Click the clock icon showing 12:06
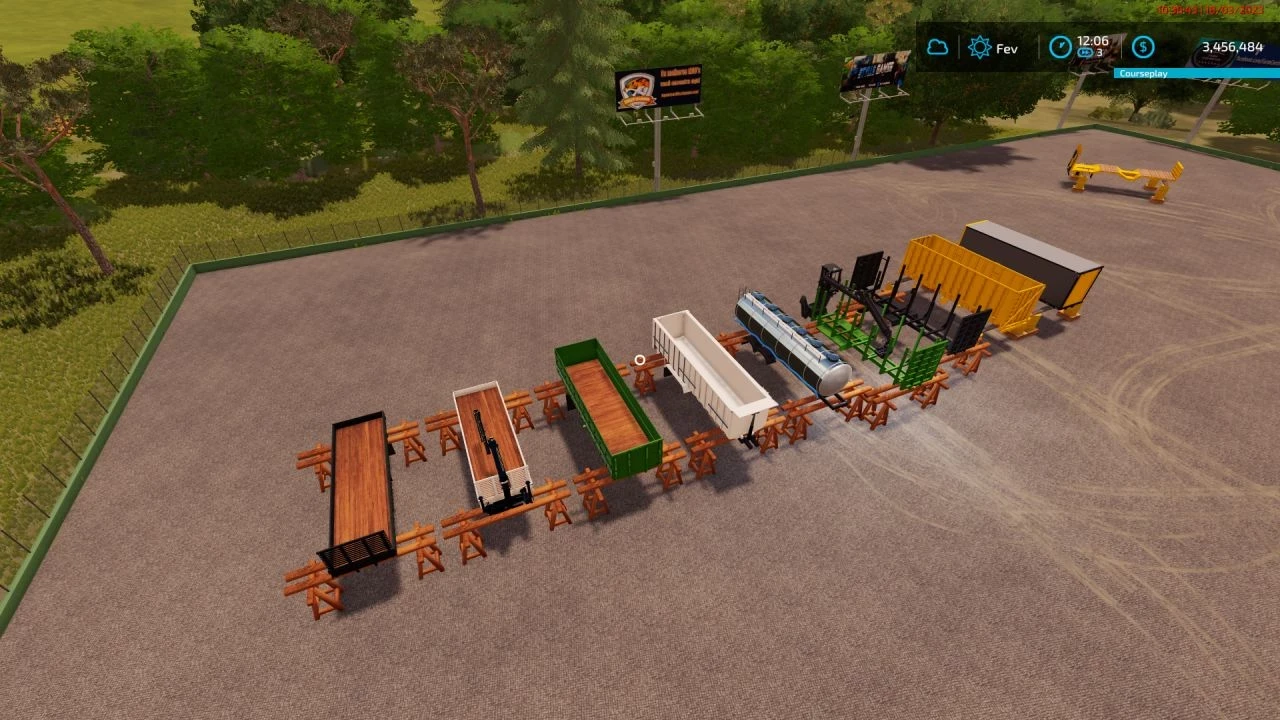This screenshot has width=1280, height=720. 1062,47
